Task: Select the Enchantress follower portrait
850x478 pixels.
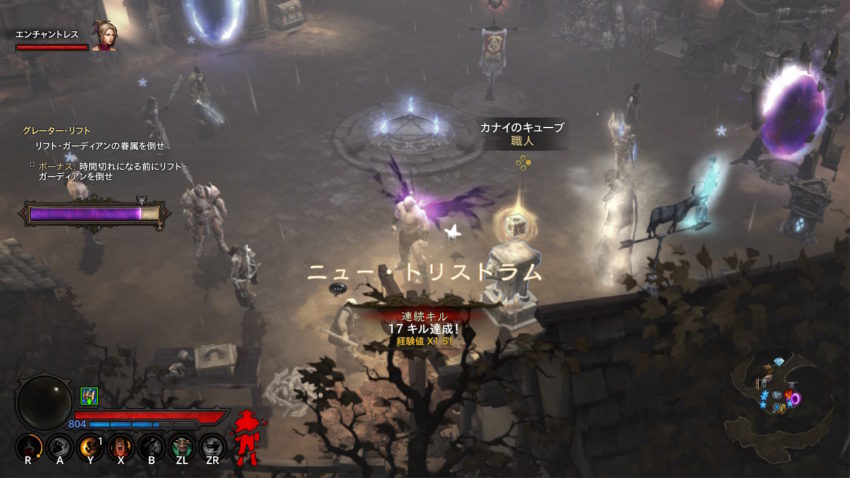Action: pos(103,36)
